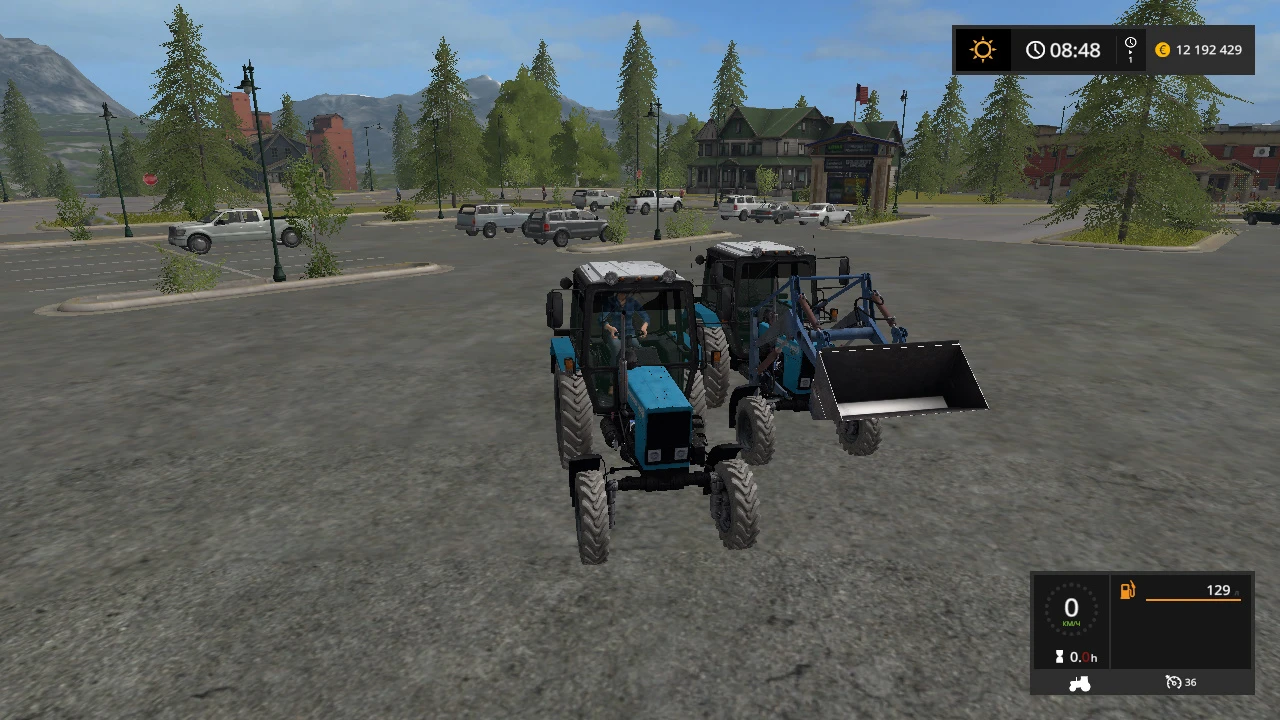The width and height of the screenshot is (1280, 720).
Task: Click the 129 fuel amount text
Action: tap(1217, 590)
